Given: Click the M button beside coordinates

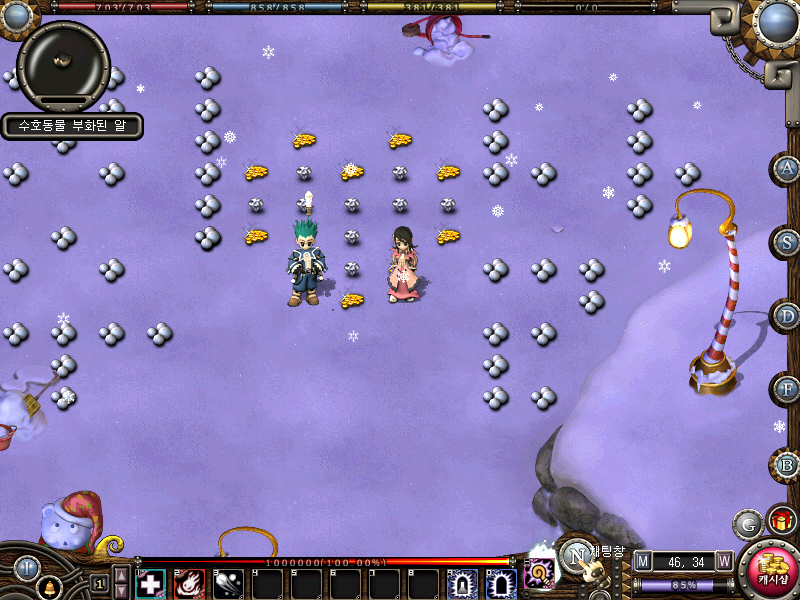Looking at the screenshot, I should pos(642,560).
